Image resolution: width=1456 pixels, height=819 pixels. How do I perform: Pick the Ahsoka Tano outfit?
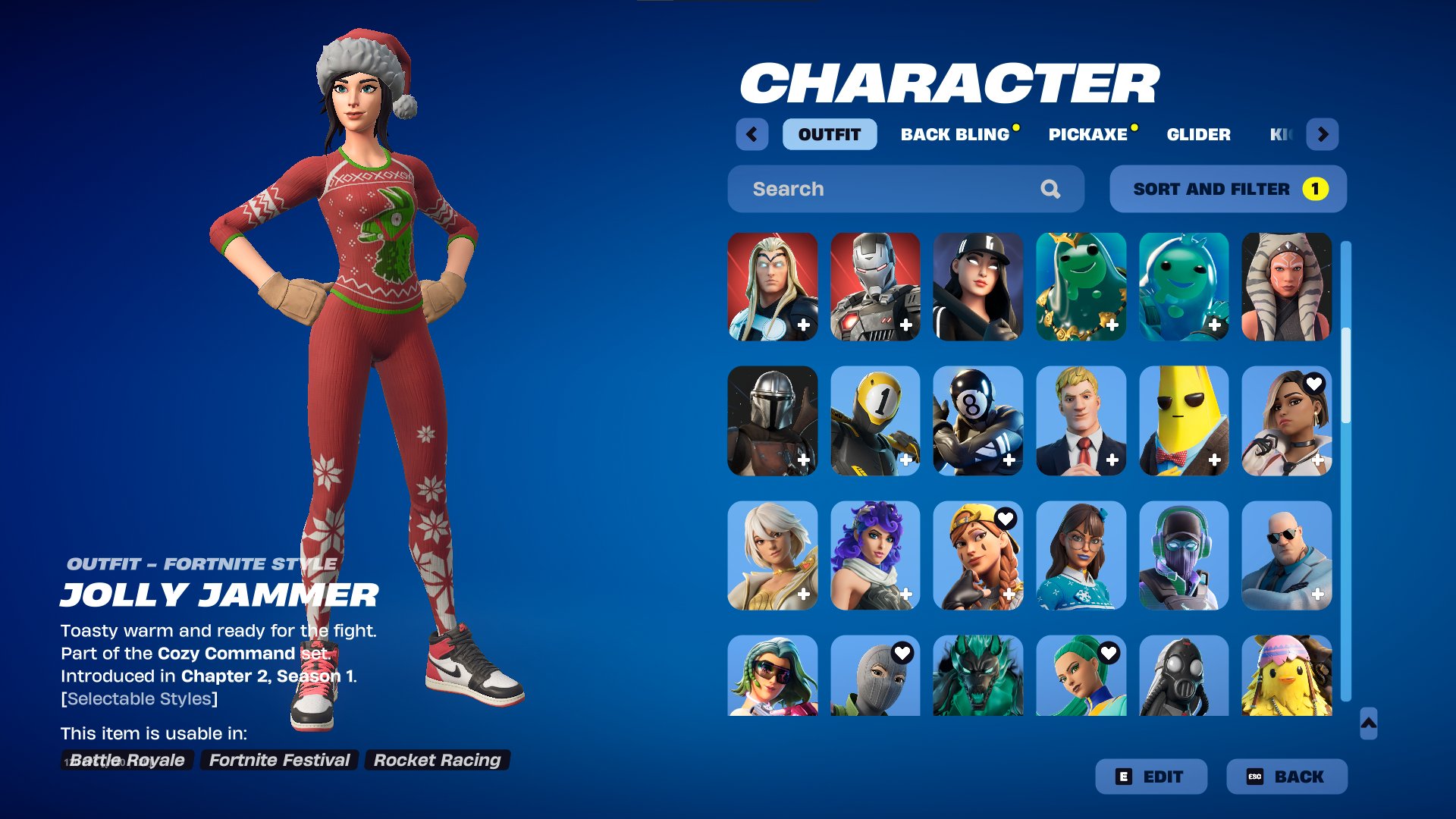[1286, 287]
